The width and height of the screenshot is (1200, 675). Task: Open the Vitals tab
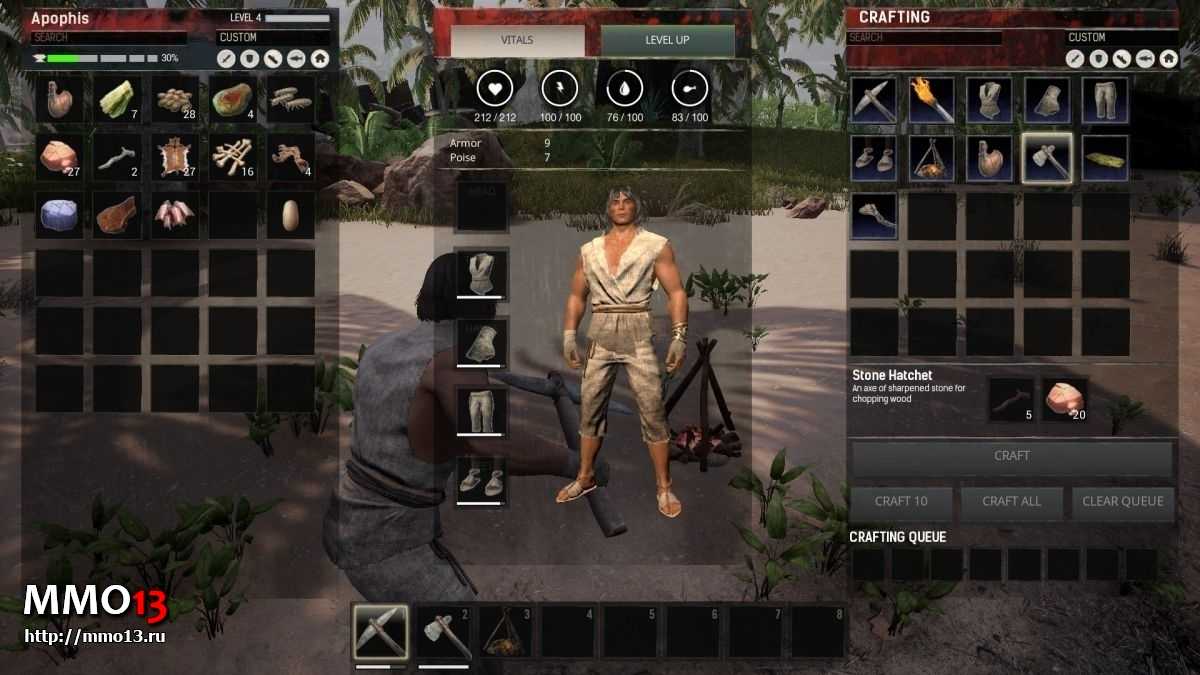click(x=517, y=41)
